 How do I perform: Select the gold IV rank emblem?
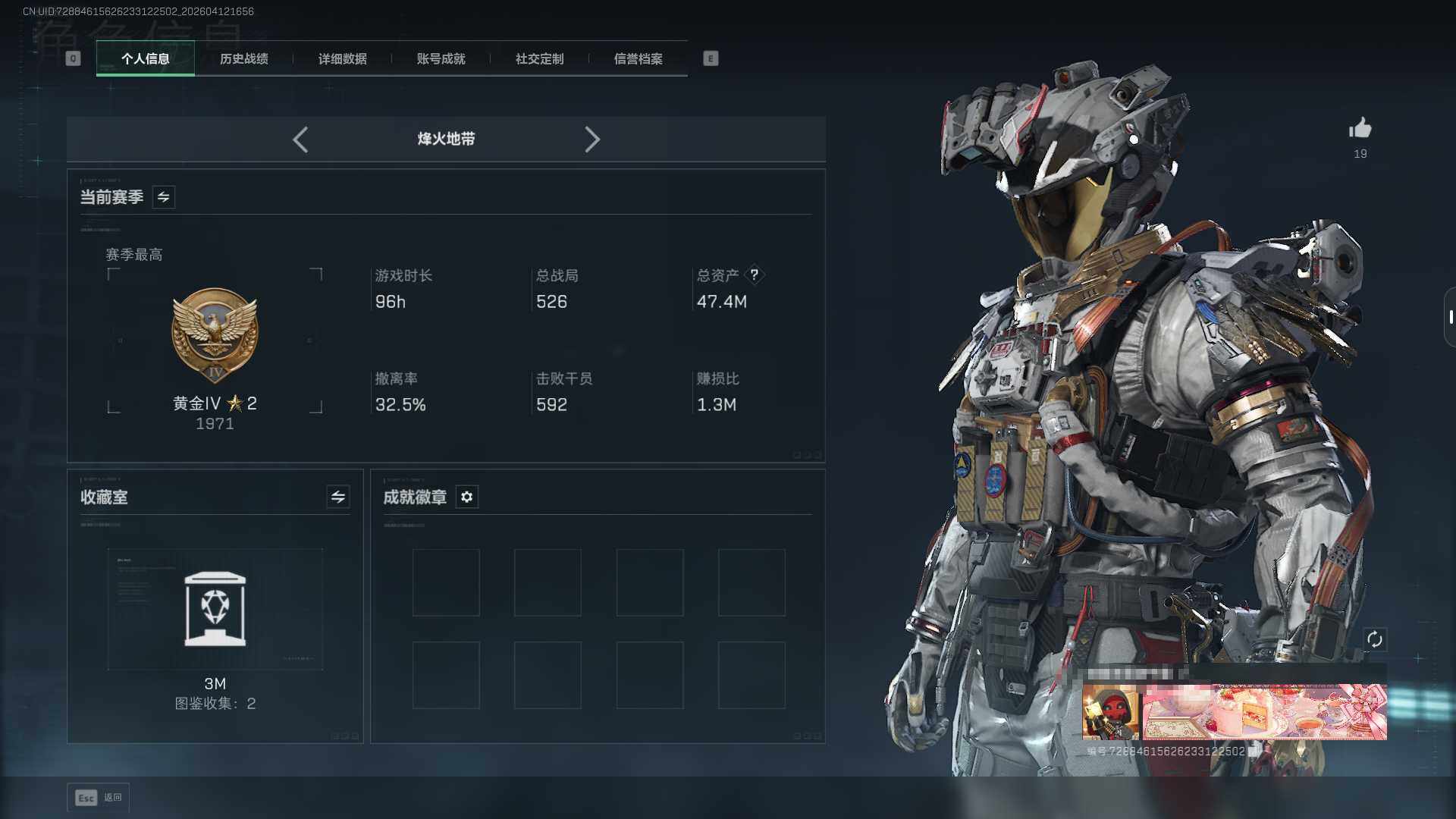click(x=215, y=335)
